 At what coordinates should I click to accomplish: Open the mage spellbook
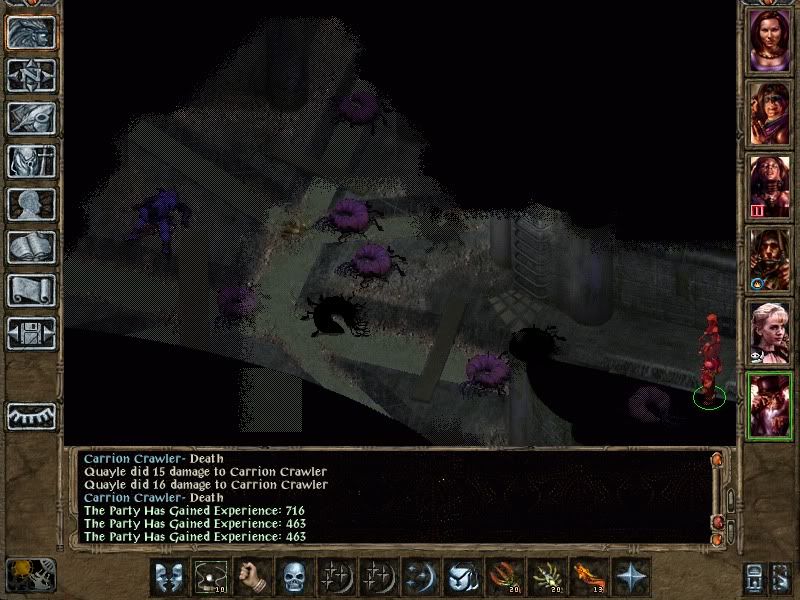31,247
